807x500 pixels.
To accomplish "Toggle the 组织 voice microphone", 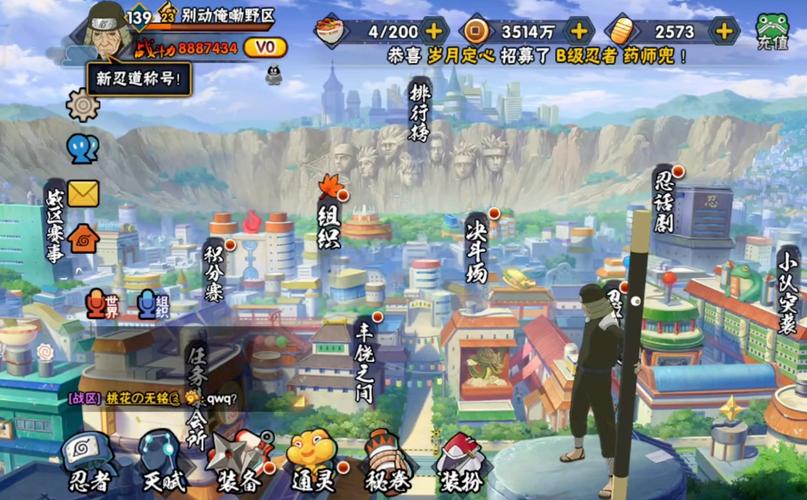I will [150, 304].
